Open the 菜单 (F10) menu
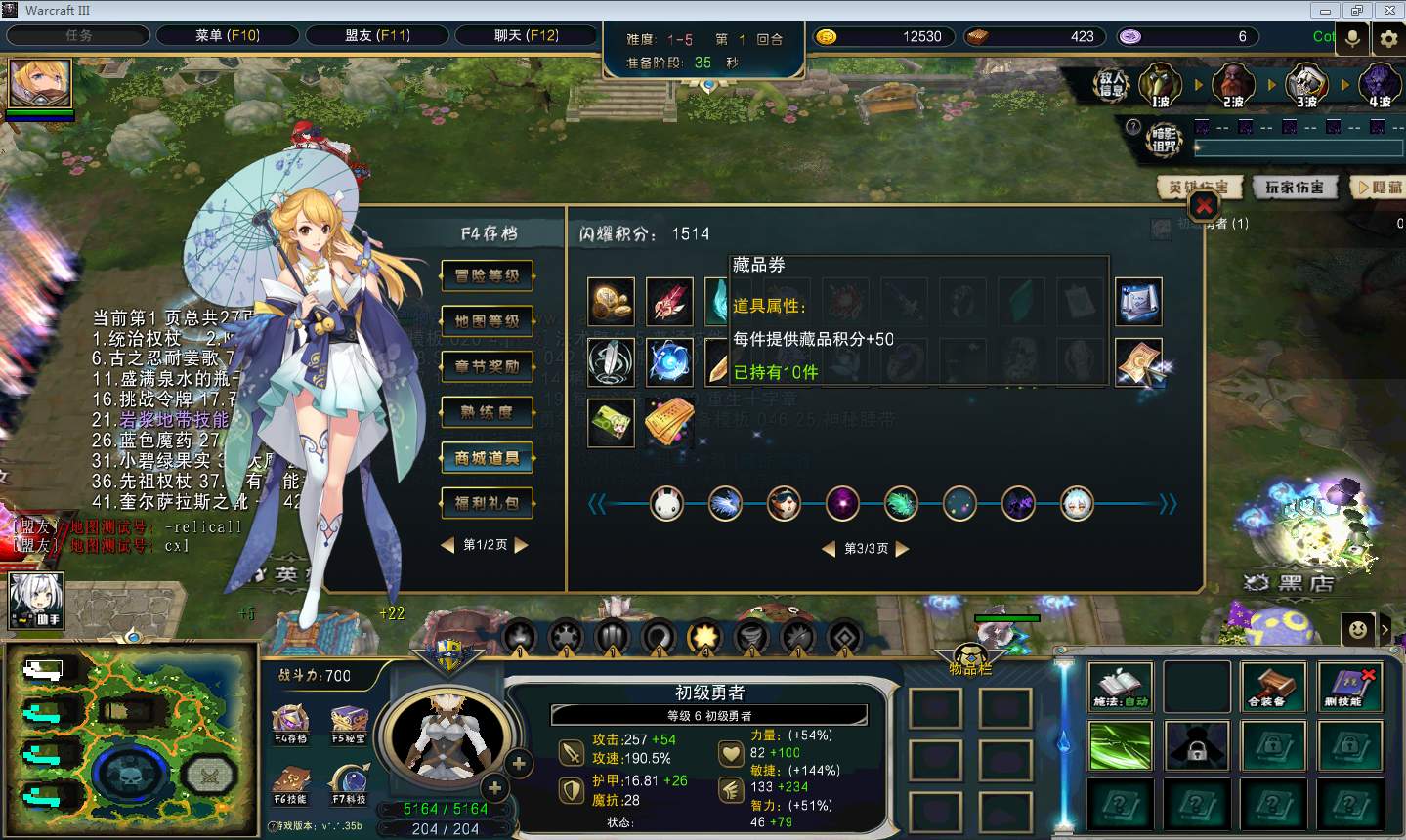 coord(227,36)
